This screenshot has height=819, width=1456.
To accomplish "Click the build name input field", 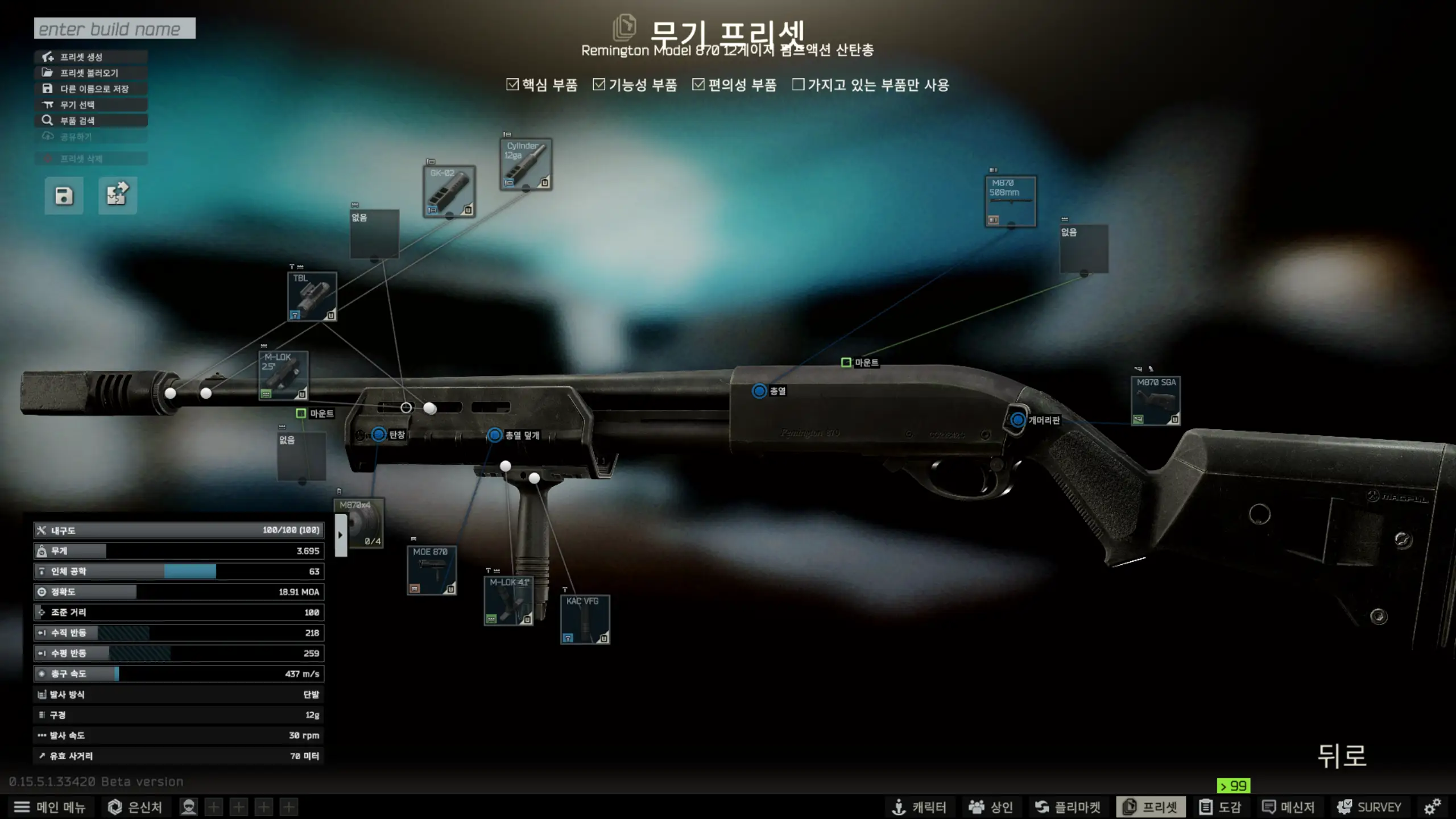I will [x=114, y=28].
